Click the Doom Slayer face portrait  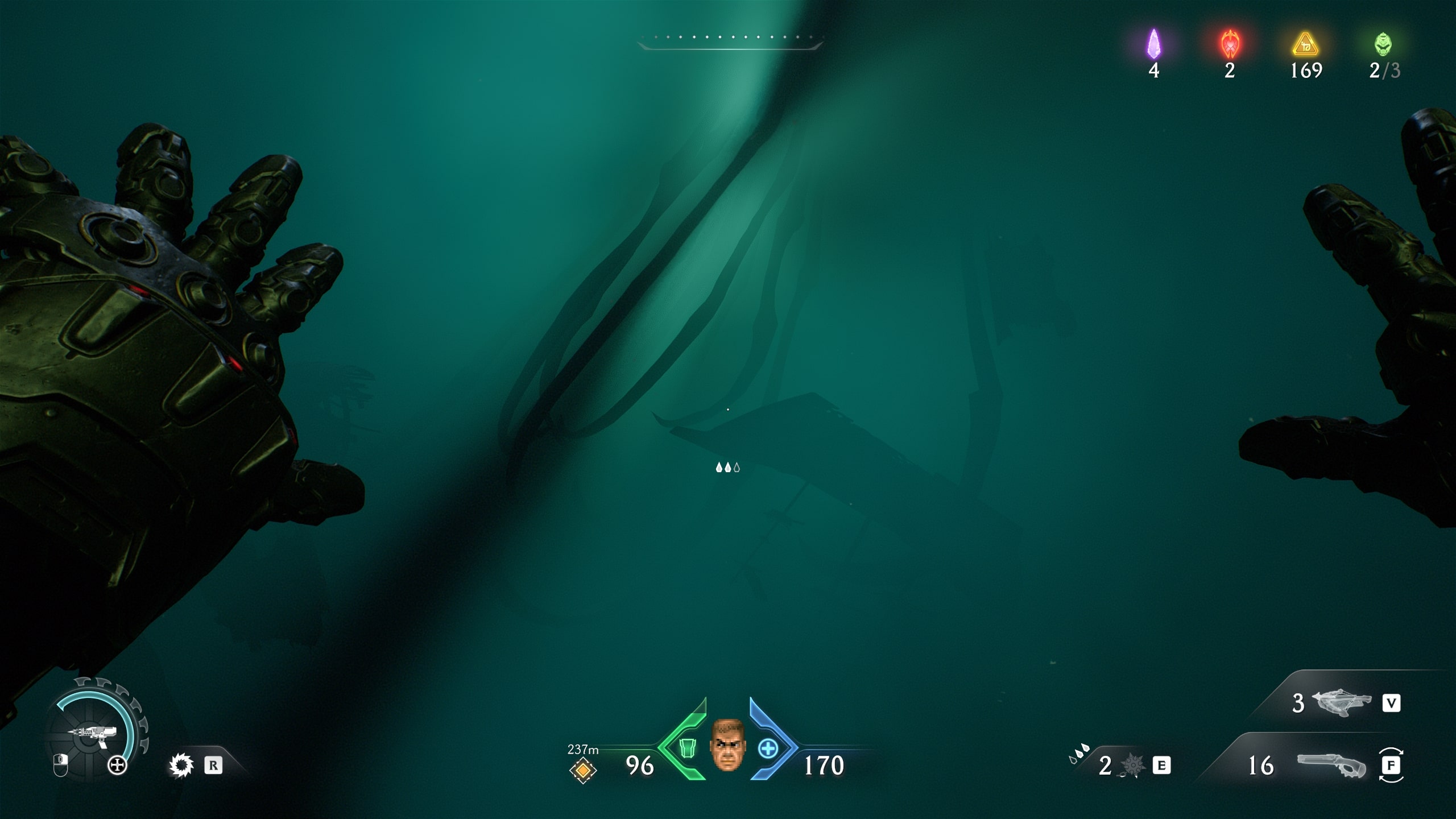[x=727, y=745]
